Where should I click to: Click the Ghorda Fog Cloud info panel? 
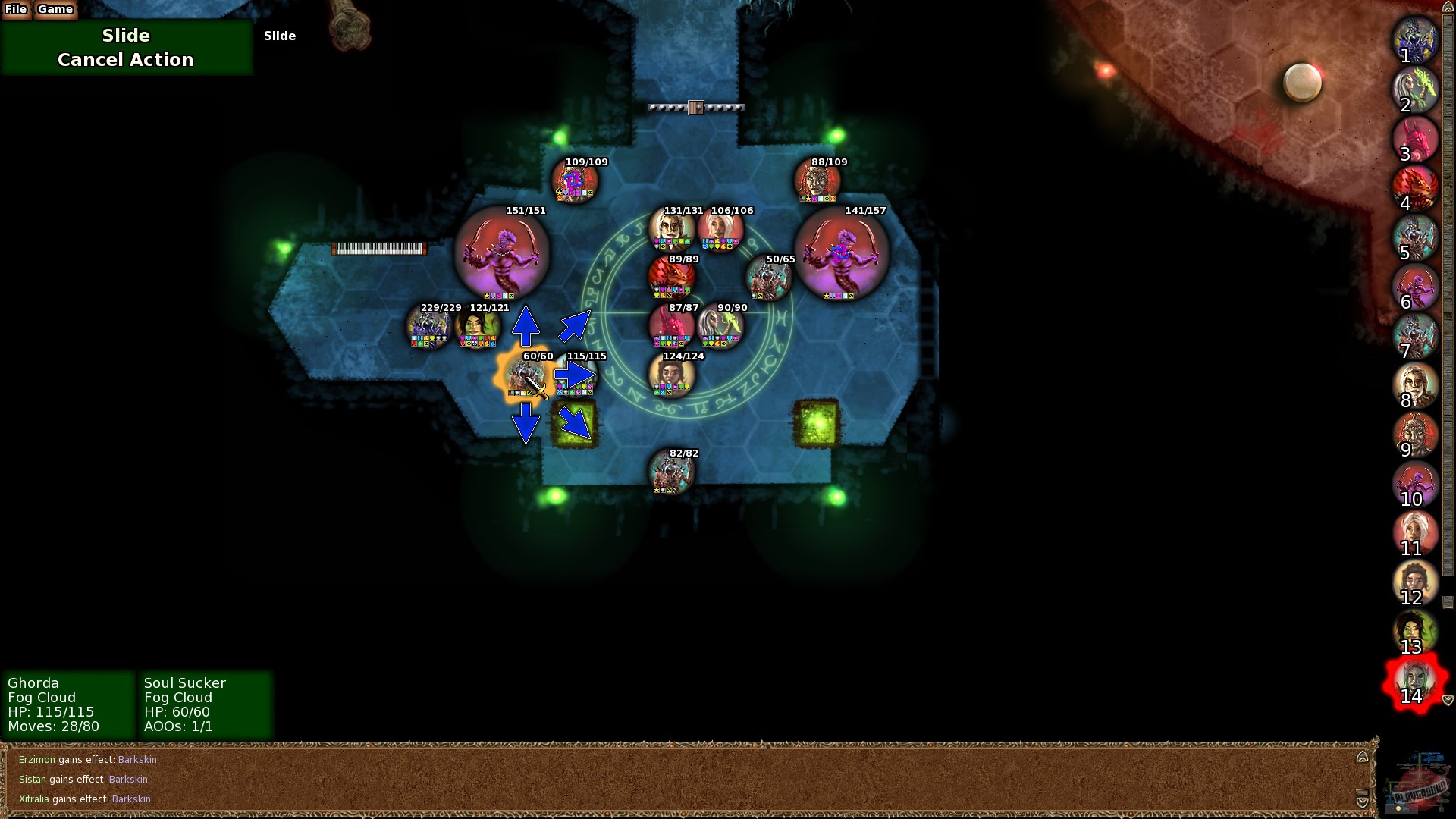click(68, 704)
